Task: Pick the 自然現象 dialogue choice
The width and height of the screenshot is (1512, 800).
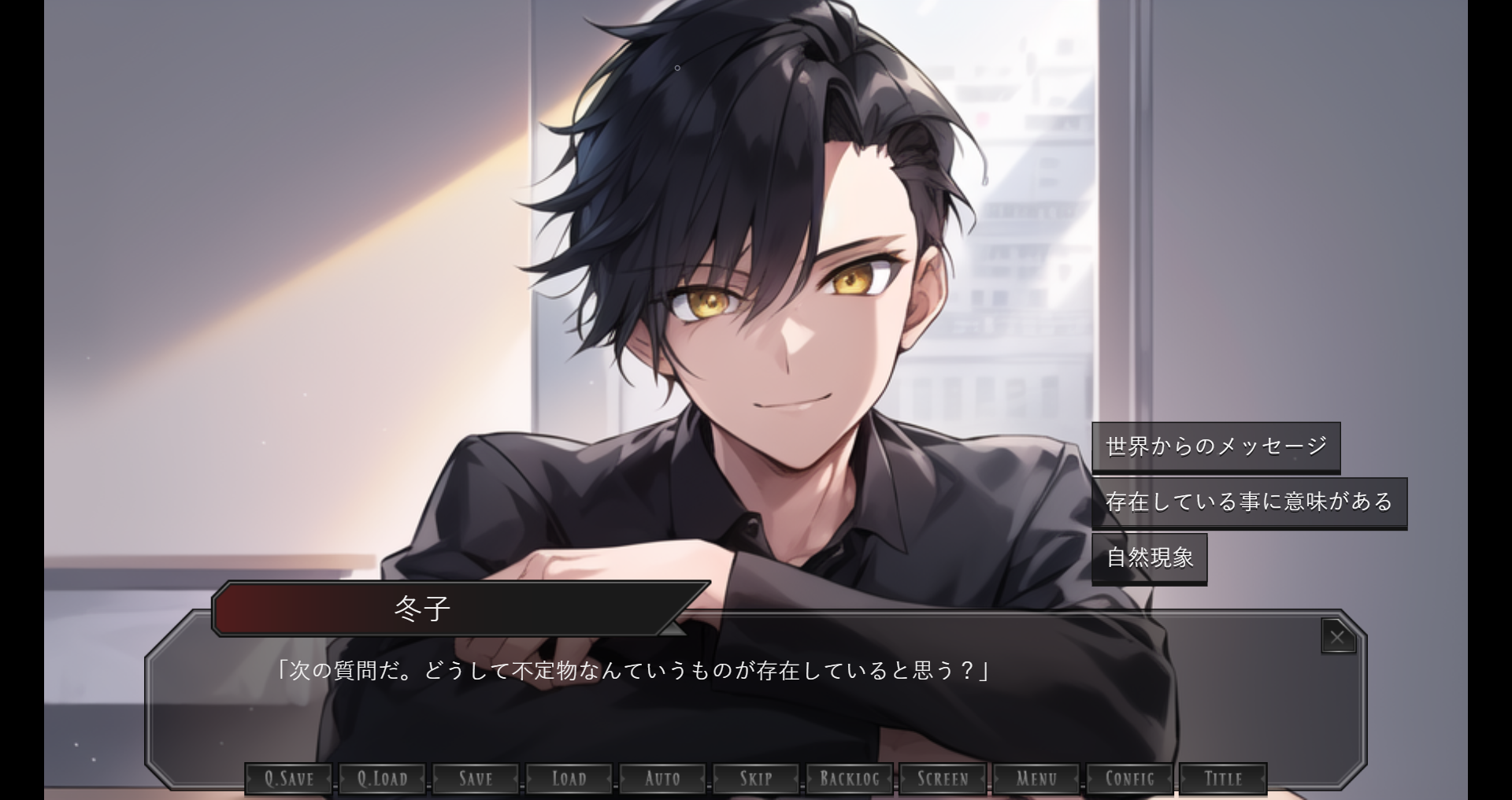Action: coord(1149,558)
